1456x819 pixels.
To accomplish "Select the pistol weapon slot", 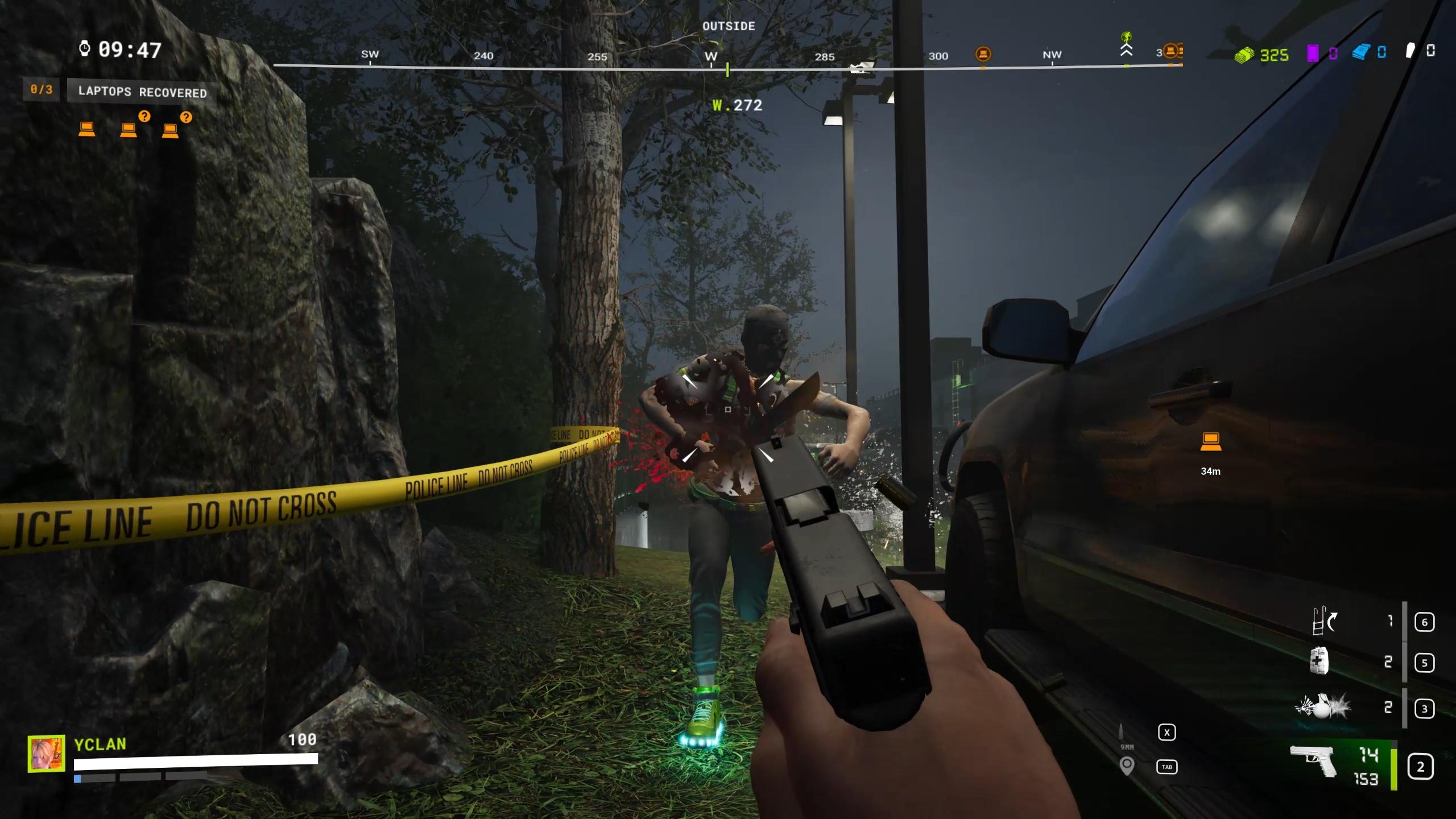I will tap(1314, 761).
